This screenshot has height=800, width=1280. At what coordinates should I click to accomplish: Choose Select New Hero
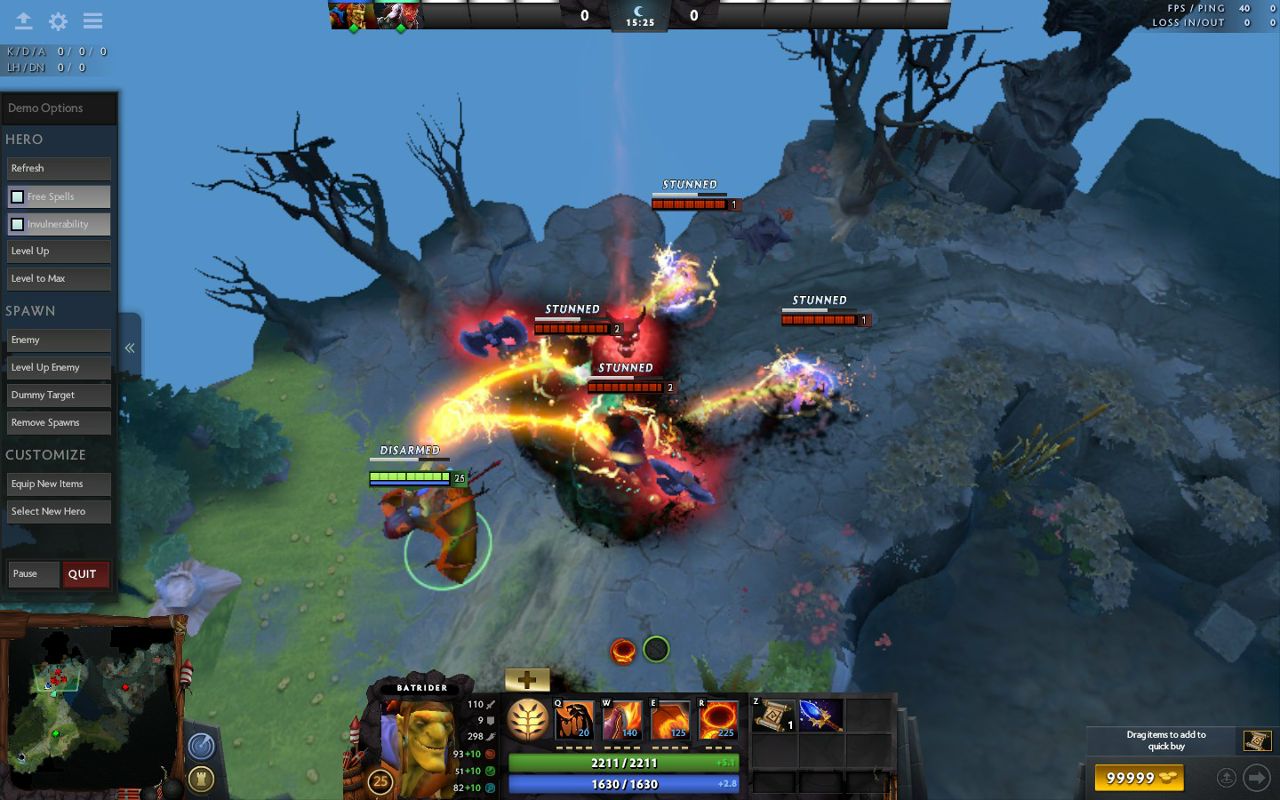click(x=58, y=512)
